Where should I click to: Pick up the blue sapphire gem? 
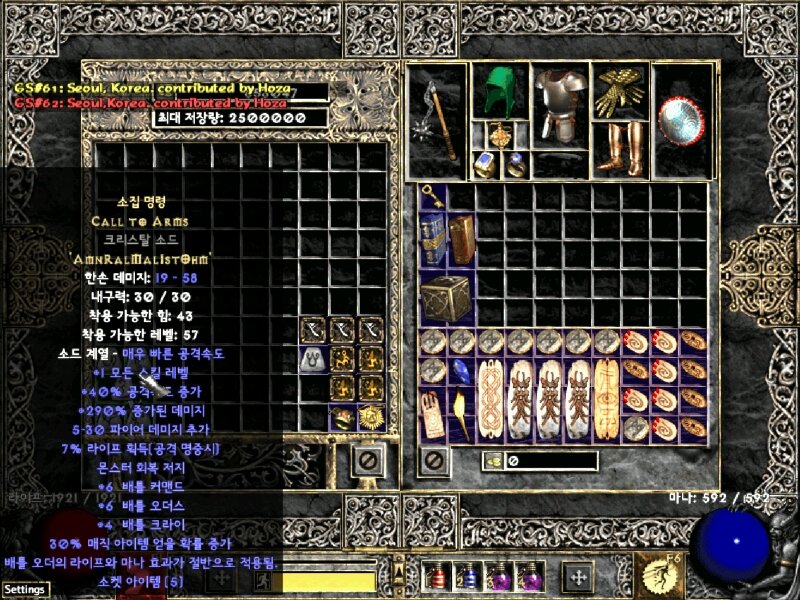(x=462, y=372)
